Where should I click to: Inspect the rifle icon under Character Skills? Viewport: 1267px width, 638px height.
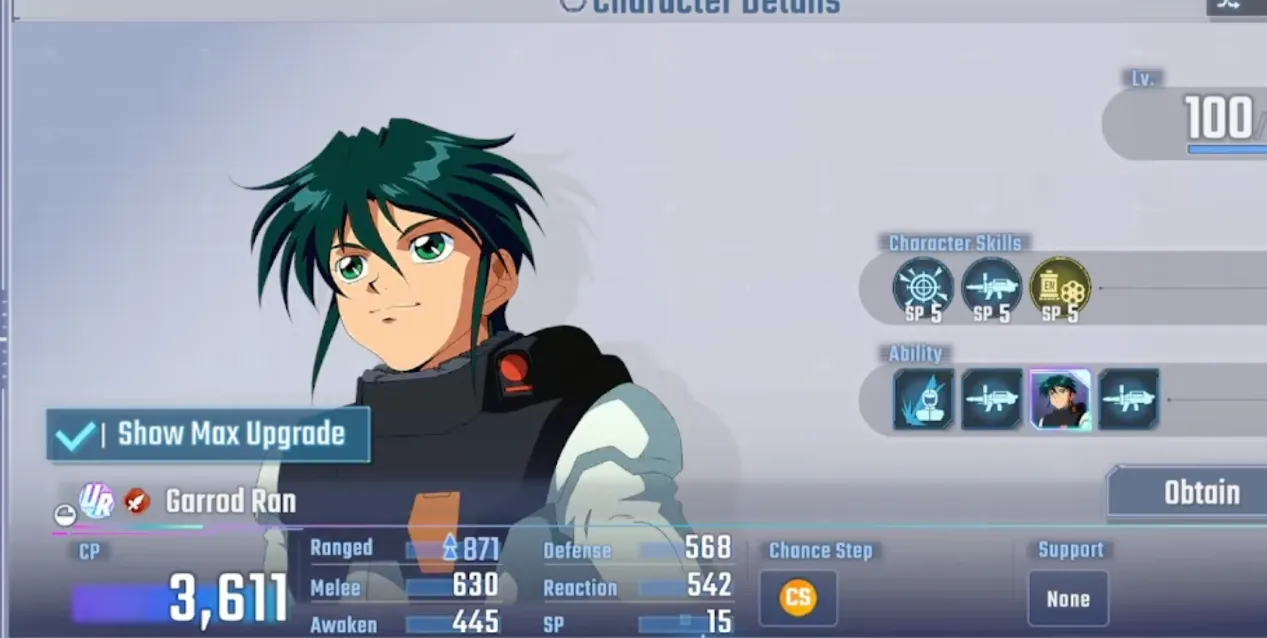pyautogui.click(x=991, y=287)
